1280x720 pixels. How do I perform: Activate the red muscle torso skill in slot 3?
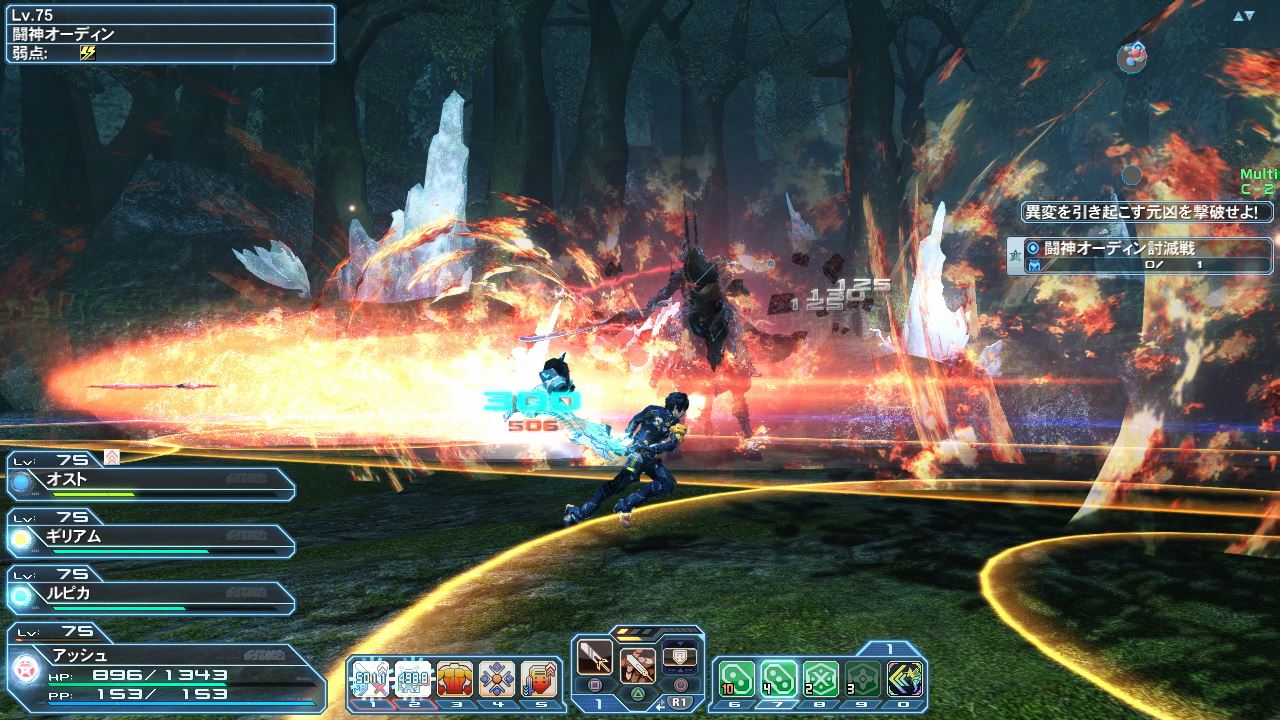coord(455,678)
